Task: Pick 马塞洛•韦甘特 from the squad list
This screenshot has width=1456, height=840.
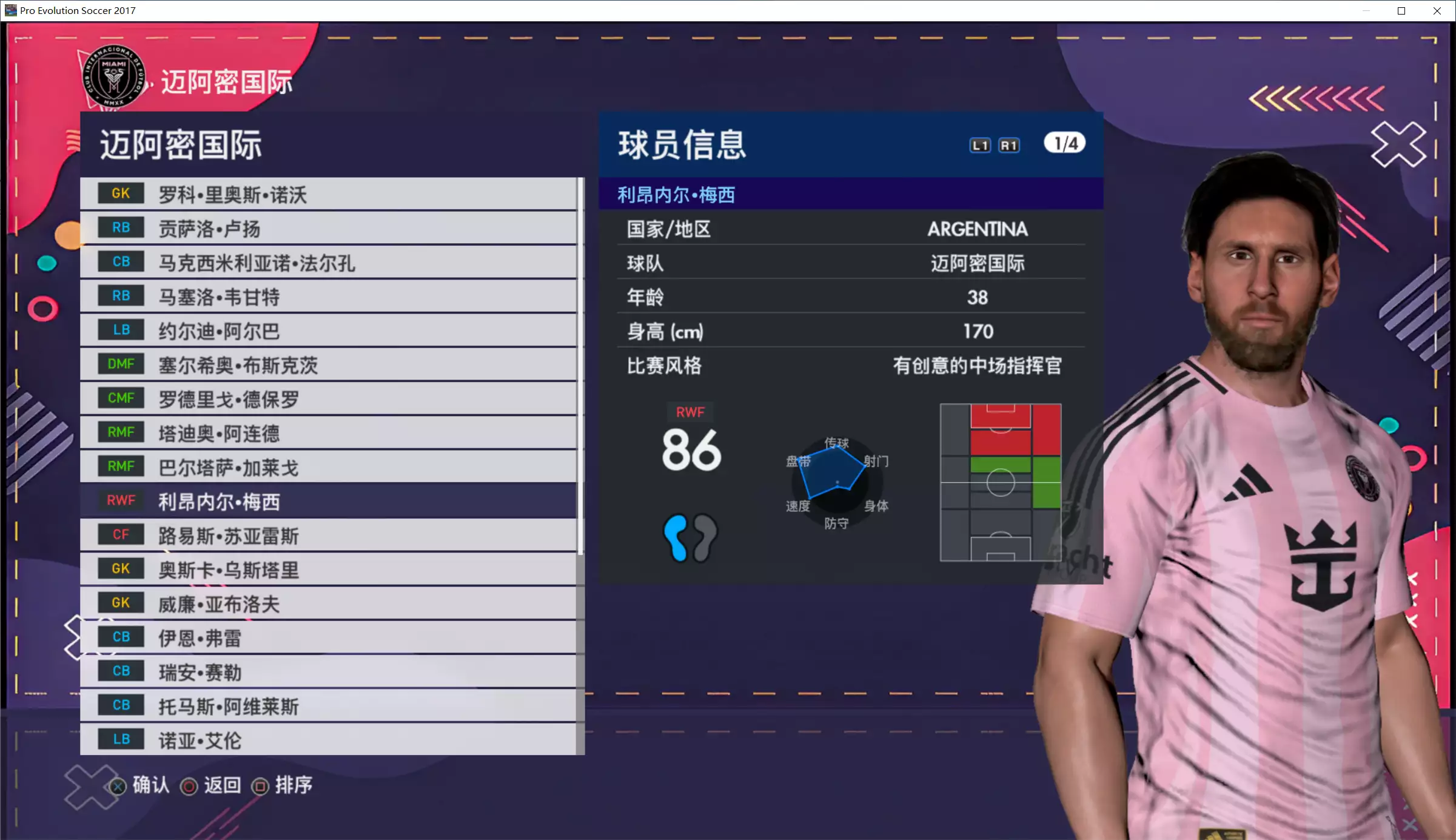Action: [327, 297]
